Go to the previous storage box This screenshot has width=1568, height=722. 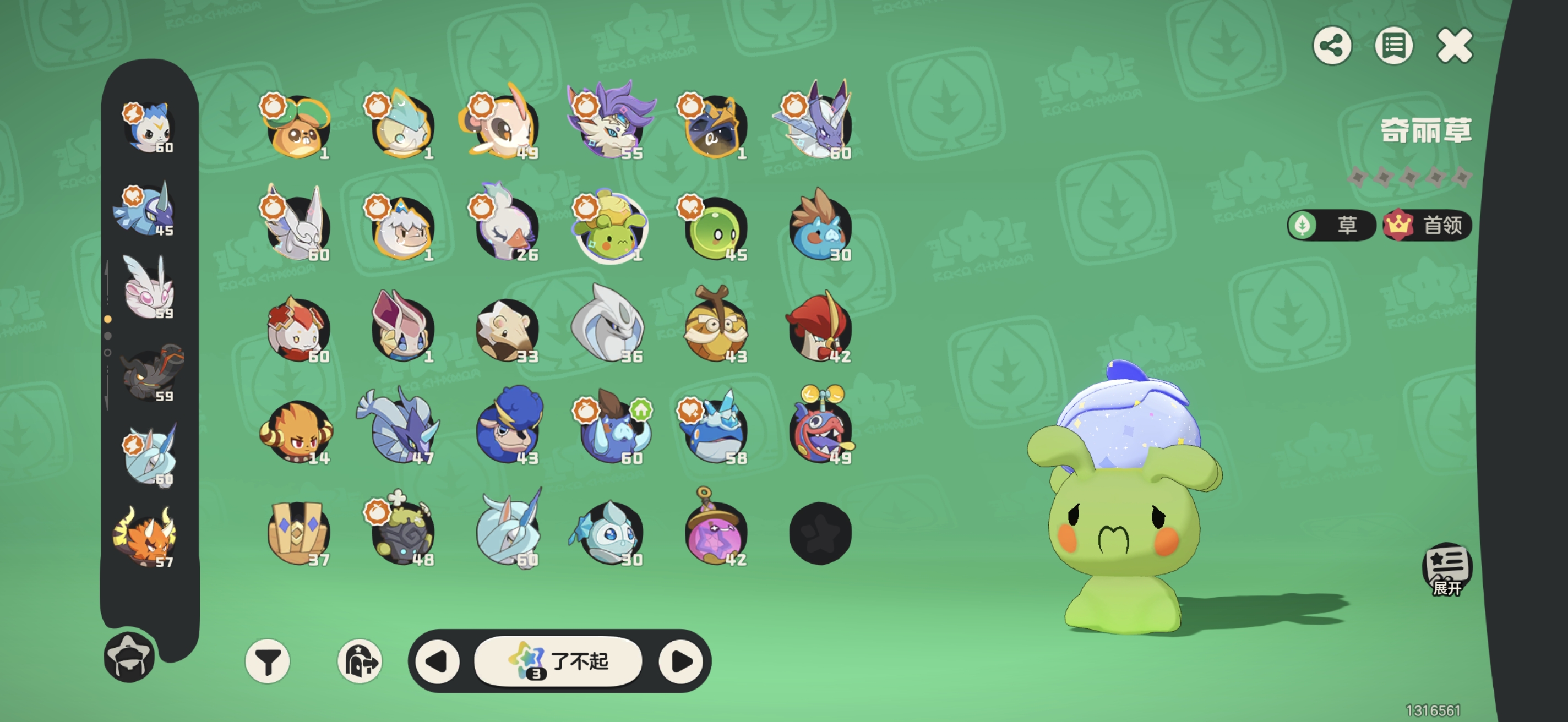437,661
